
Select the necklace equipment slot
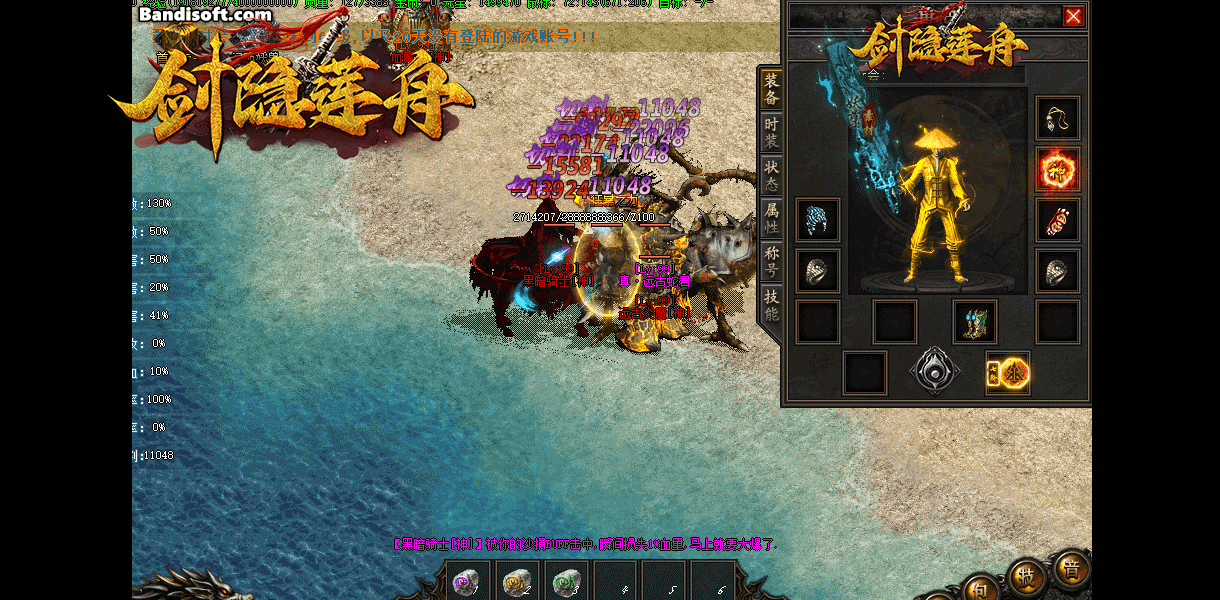pyautogui.click(x=1057, y=118)
